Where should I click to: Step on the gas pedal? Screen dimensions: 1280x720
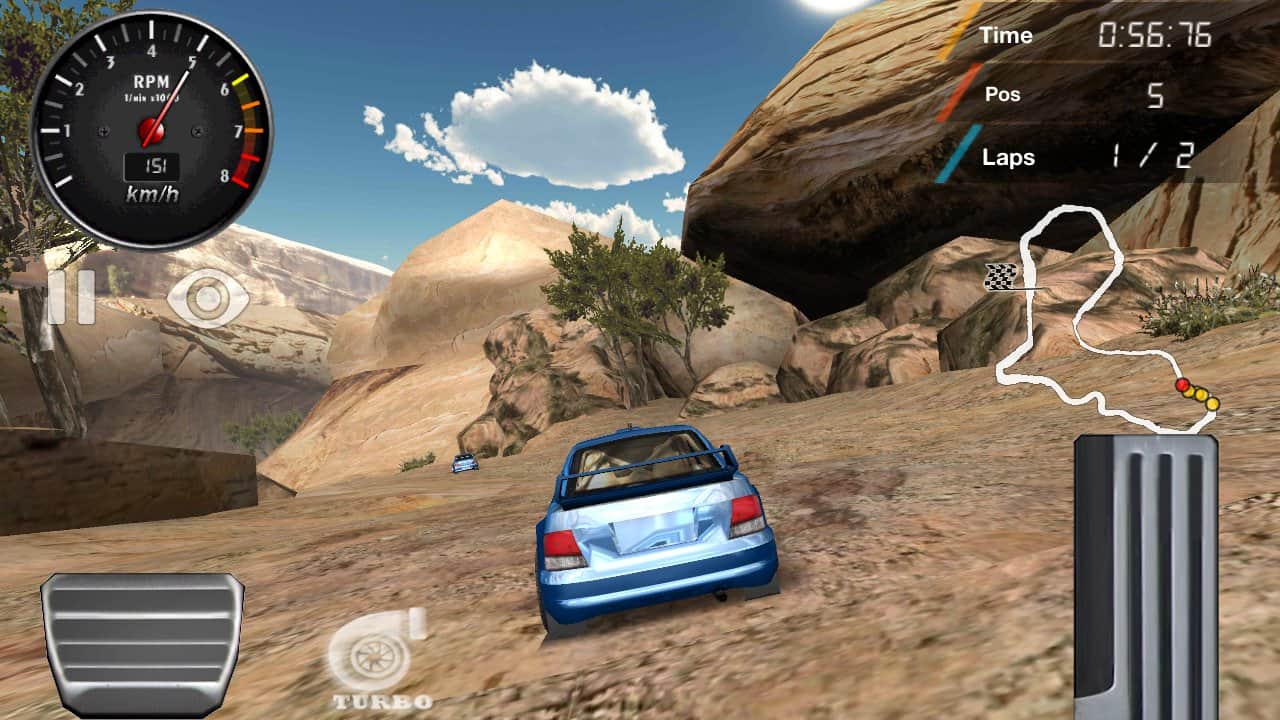1146,577
